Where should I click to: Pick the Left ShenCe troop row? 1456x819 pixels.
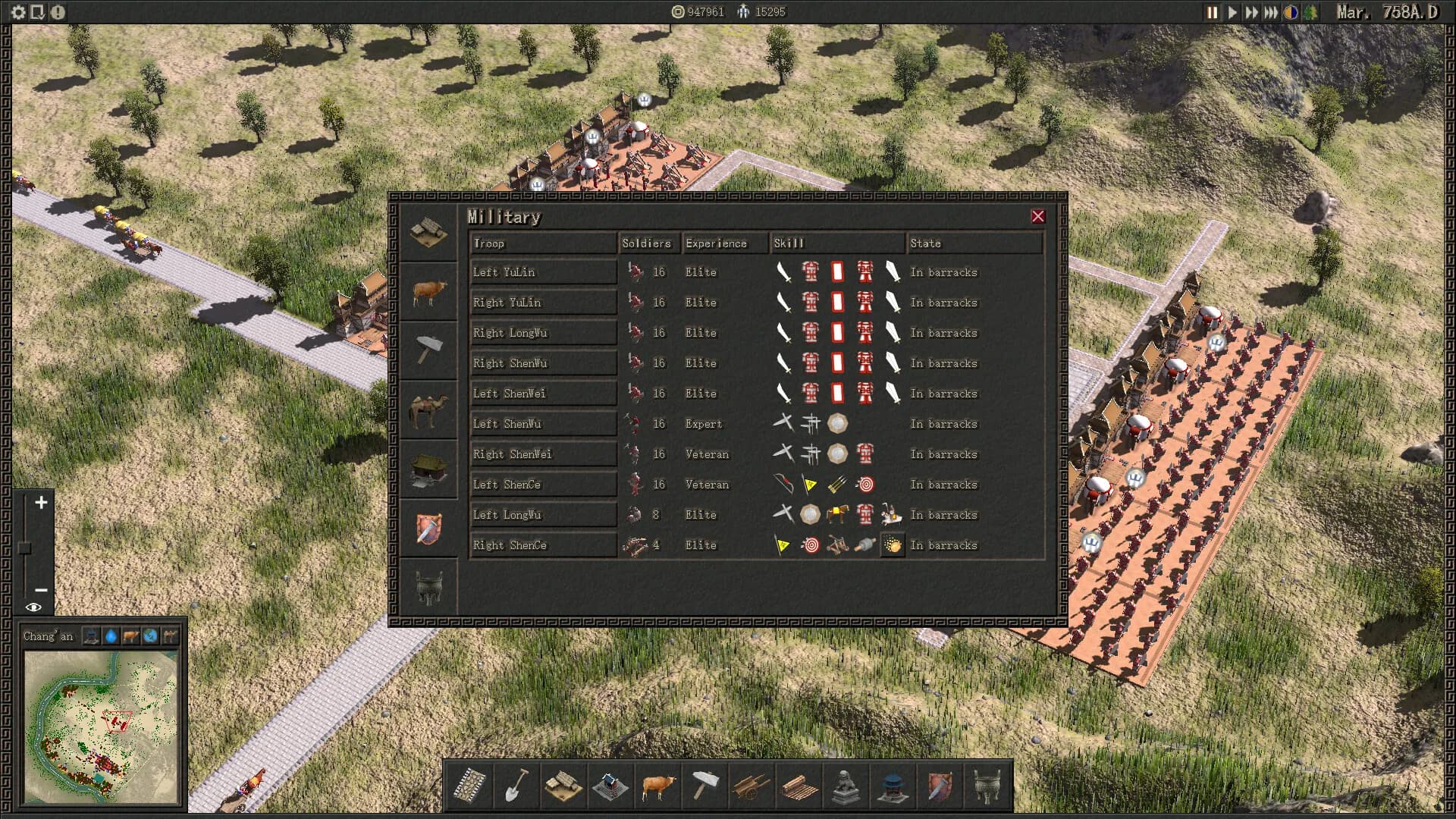(x=543, y=485)
